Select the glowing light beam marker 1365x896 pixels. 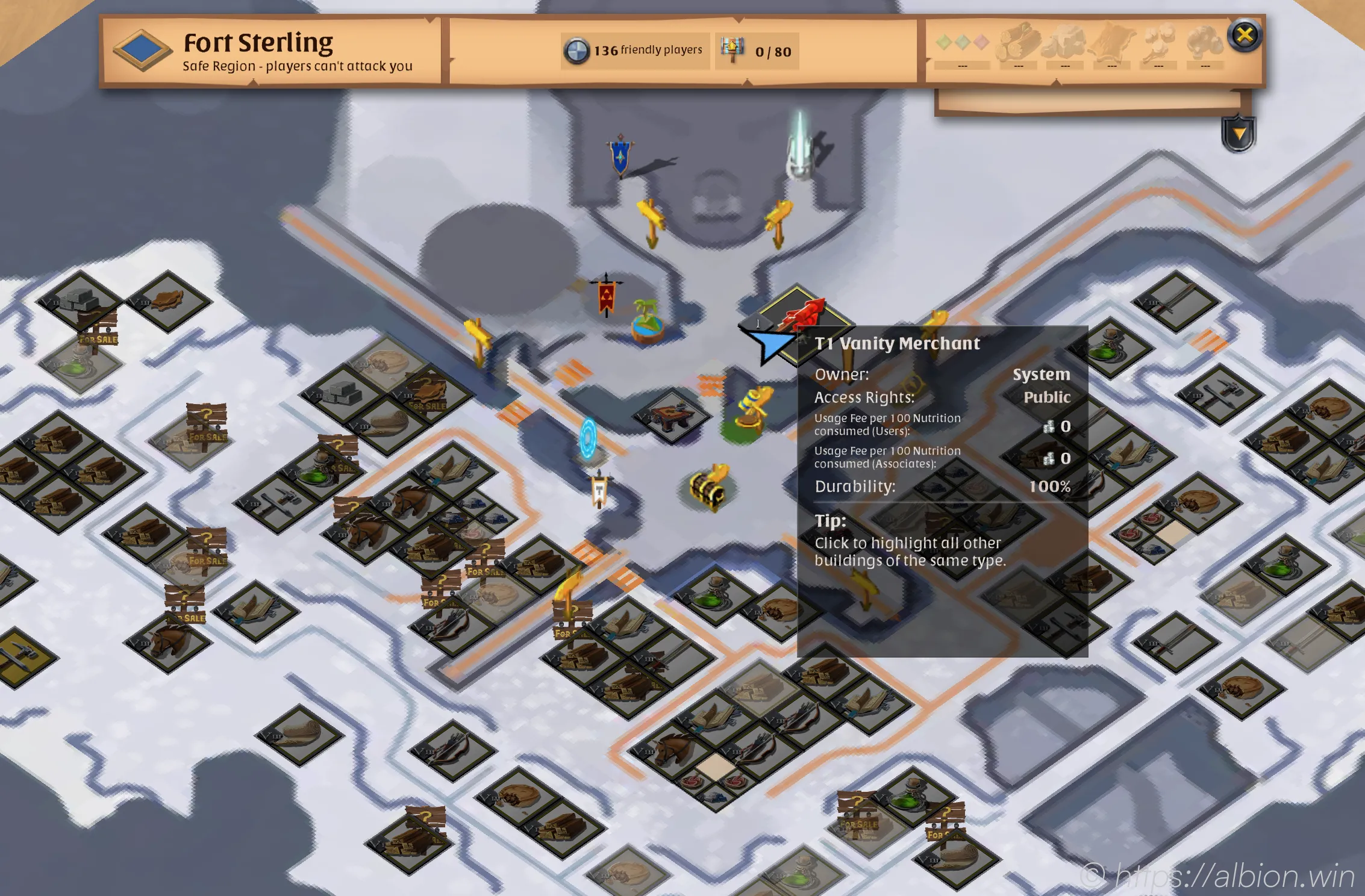click(801, 148)
